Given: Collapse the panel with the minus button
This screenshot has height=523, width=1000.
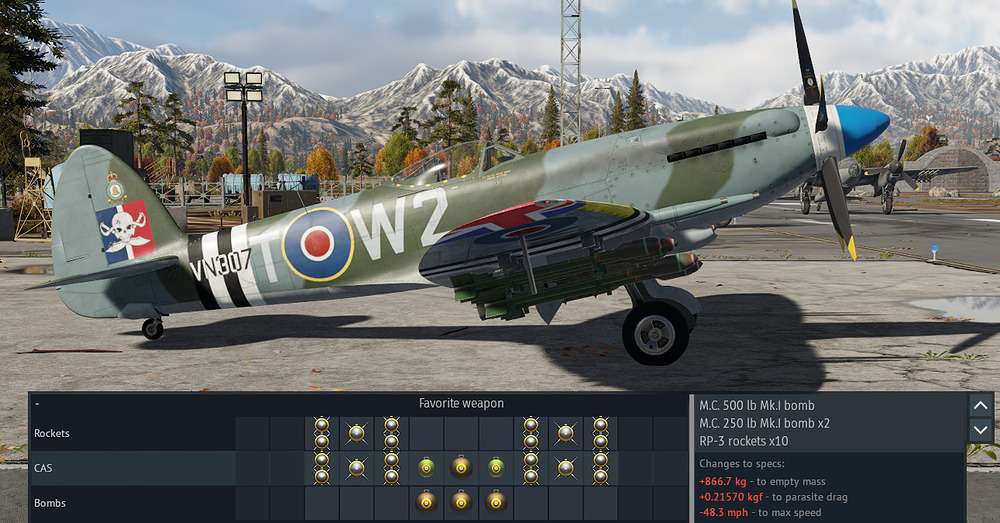Looking at the screenshot, I should (37, 403).
